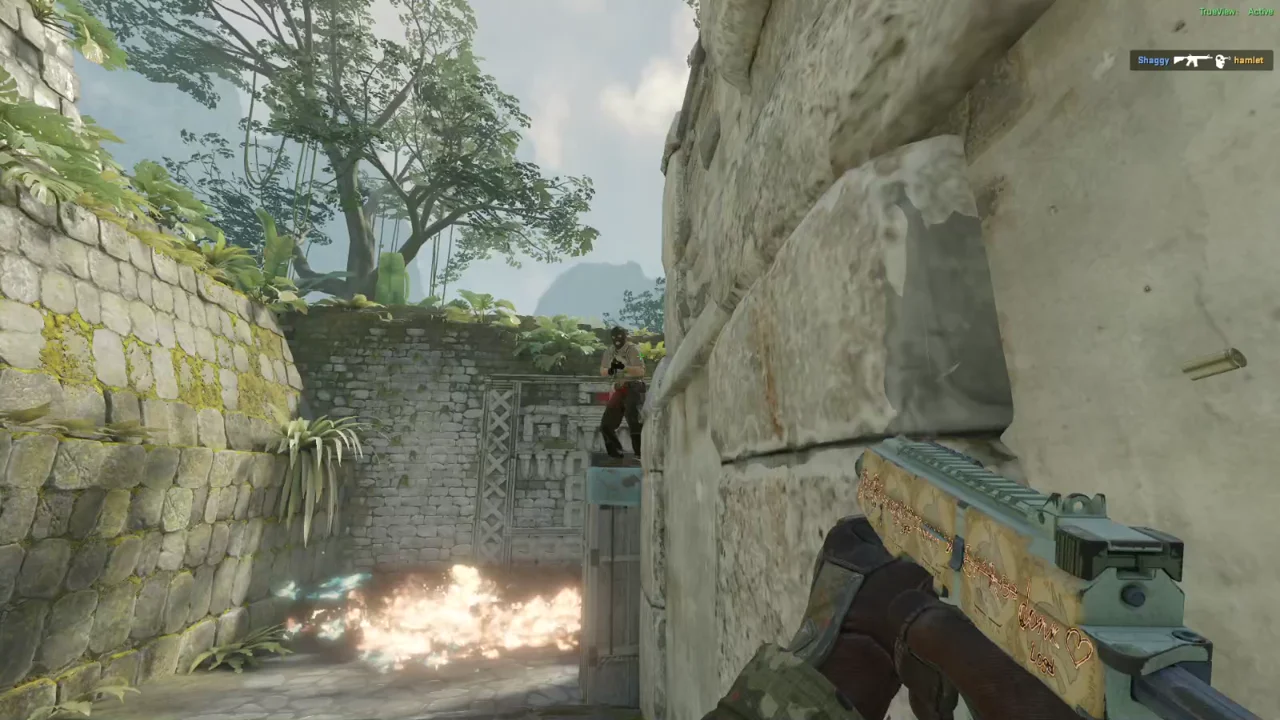
Task: Click the TrueView Active indicator
Action: [1236, 12]
